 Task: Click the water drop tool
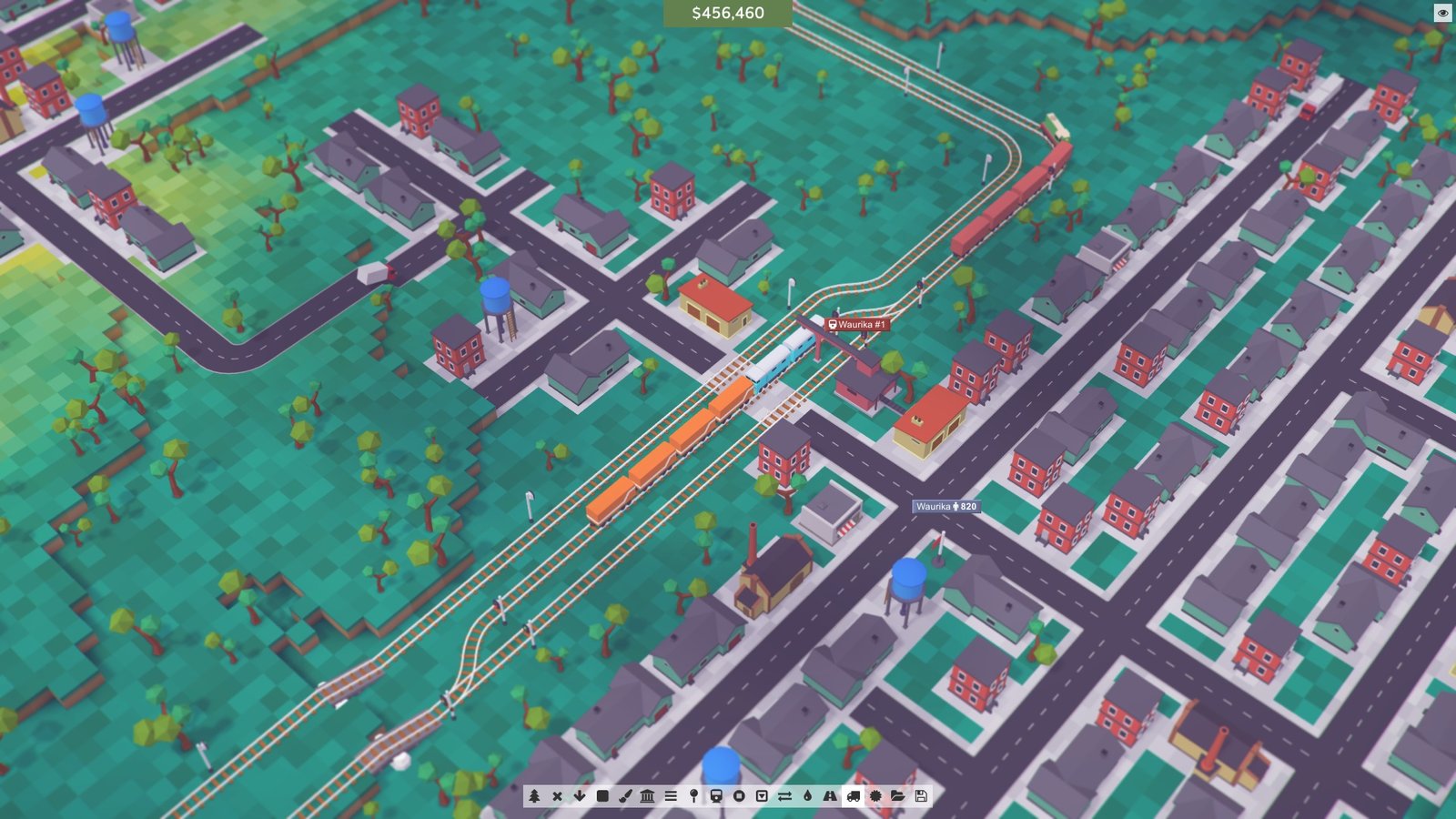pyautogui.click(x=809, y=794)
